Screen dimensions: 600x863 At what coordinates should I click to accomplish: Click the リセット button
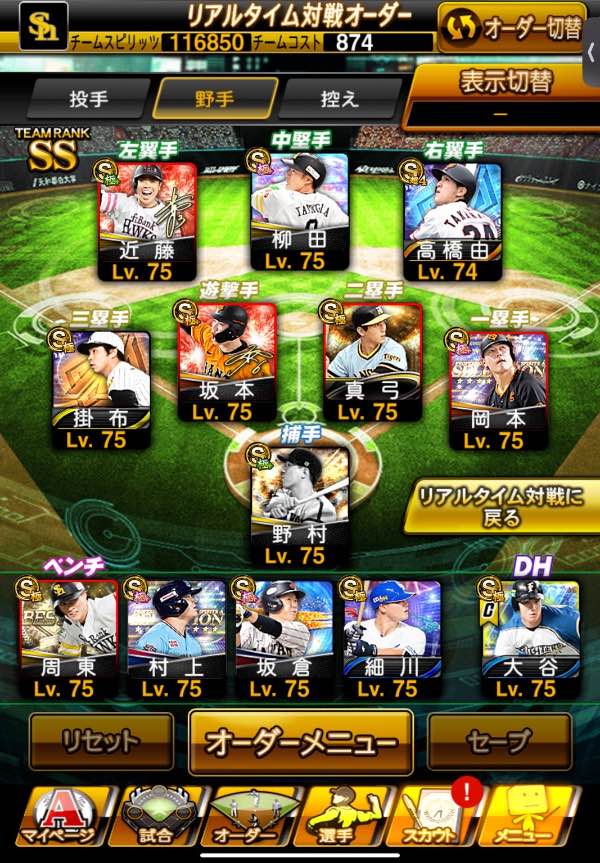[100, 741]
